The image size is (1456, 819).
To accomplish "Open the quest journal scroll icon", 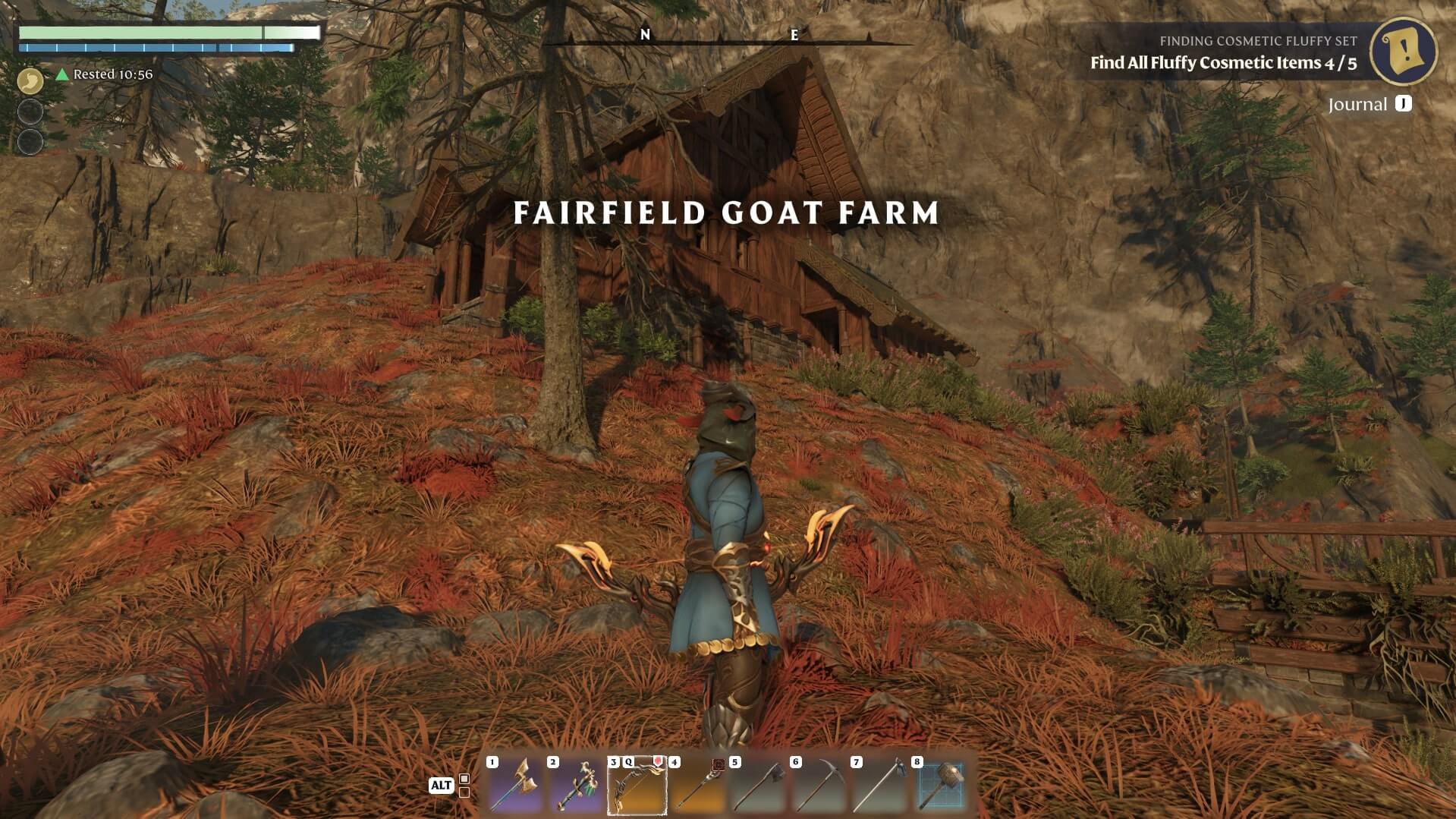I will (x=1403, y=51).
